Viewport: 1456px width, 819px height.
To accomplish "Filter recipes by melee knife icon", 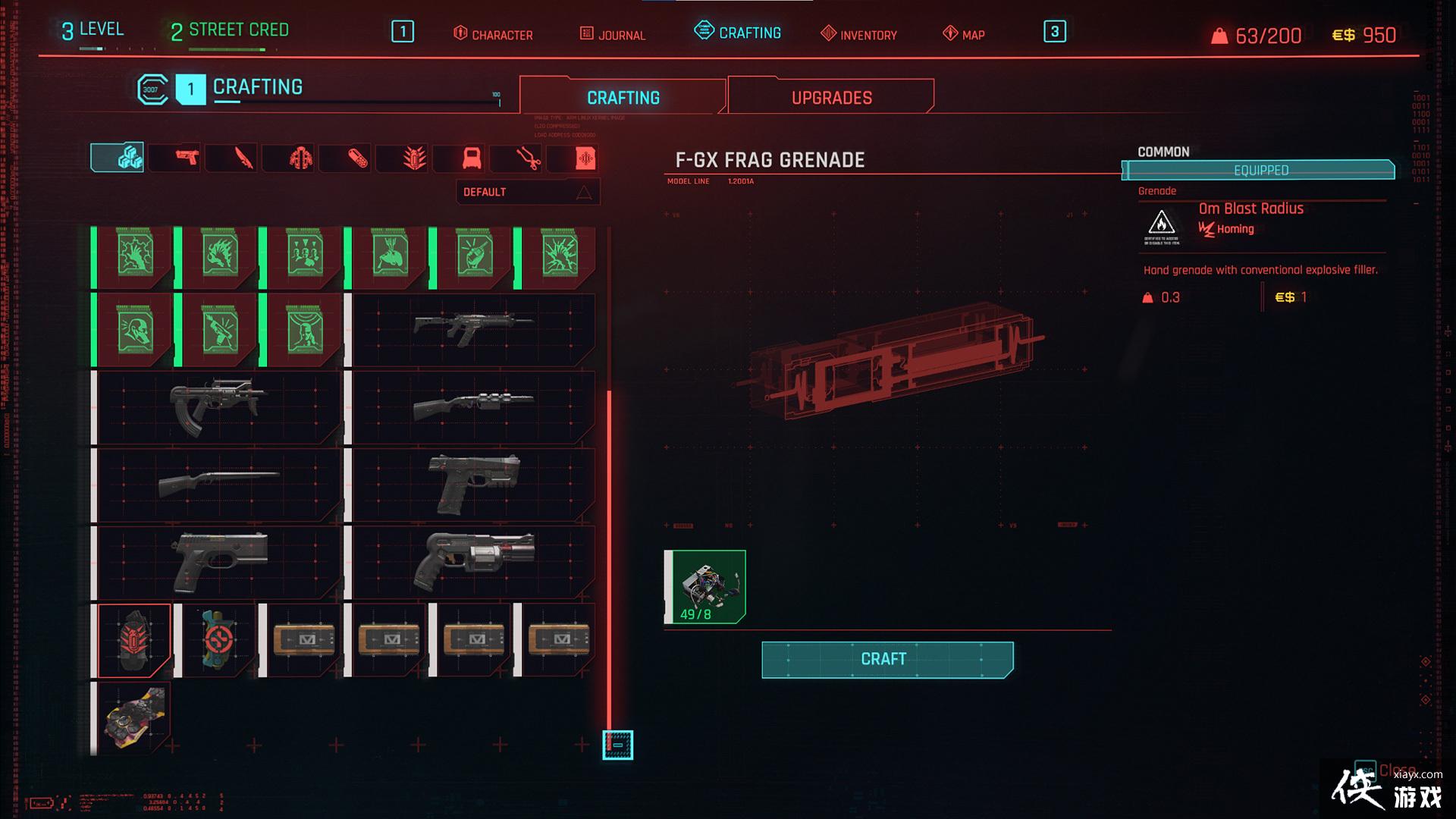I will [243, 158].
